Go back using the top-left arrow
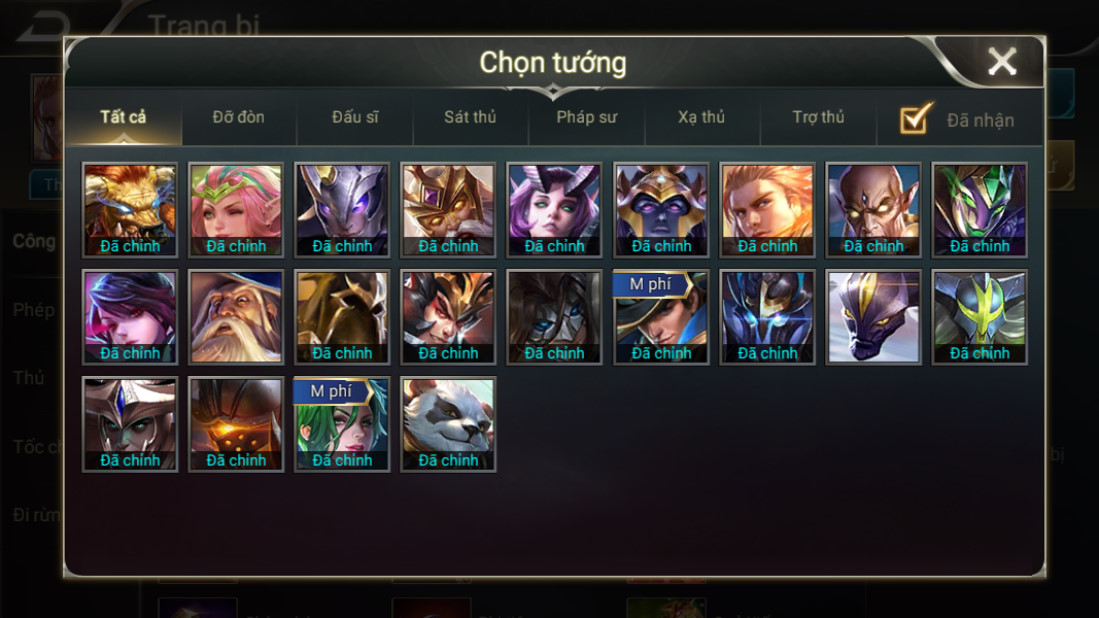Viewport: 1099px width, 618px height. [40, 25]
